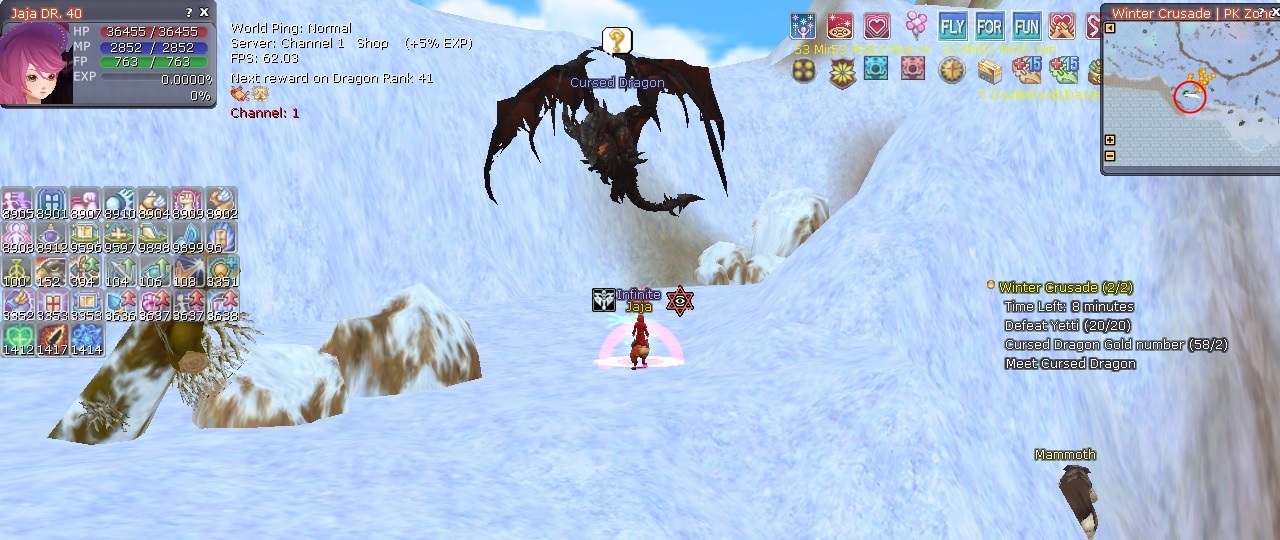This screenshot has height=540, width=1280.
Task: Click the pink heart buff icon
Action: (877, 26)
